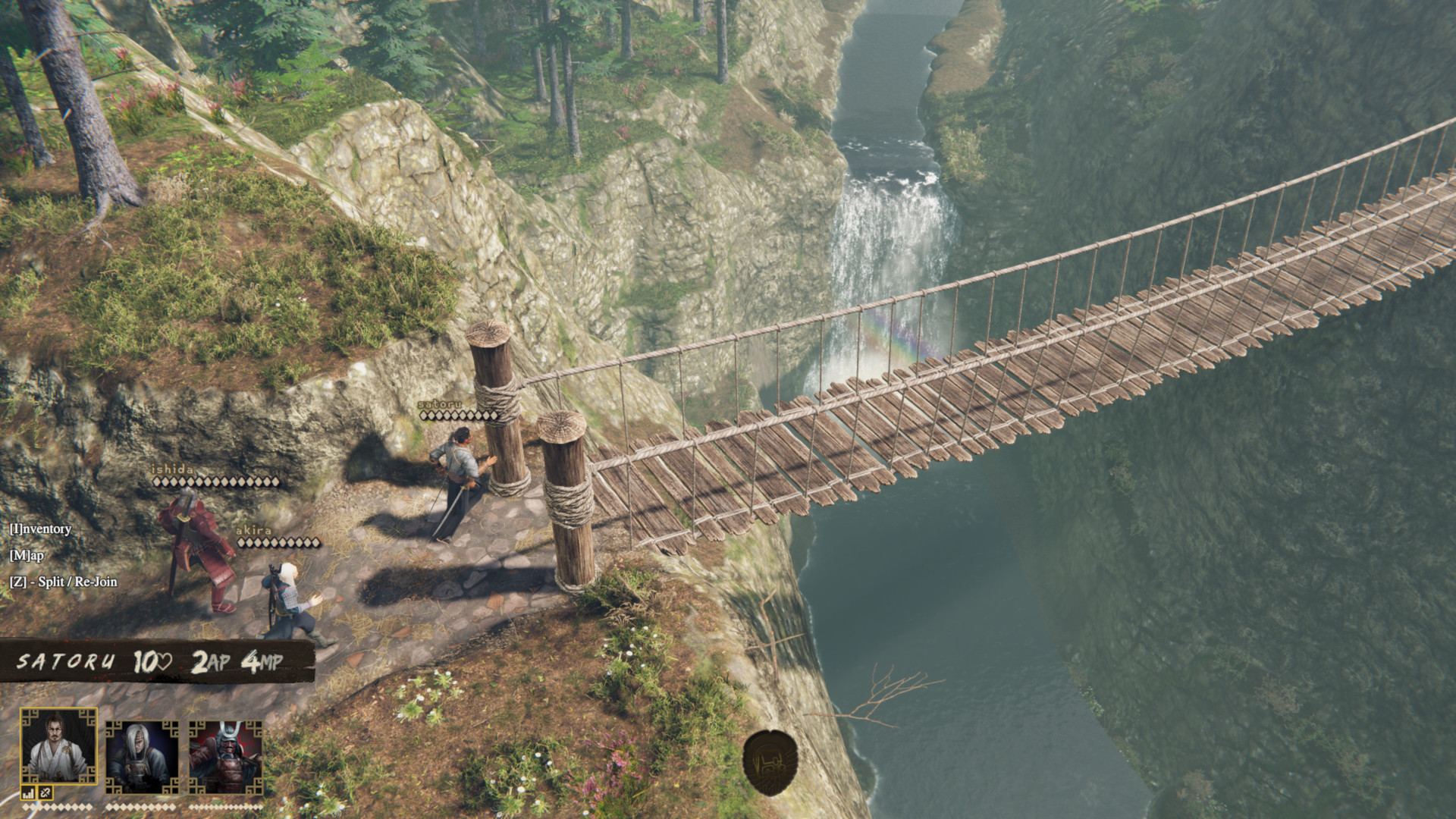Image resolution: width=1456 pixels, height=819 pixels.
Task: Click the health diamond row under the samurai's portrait
Action: pos(226,807)
